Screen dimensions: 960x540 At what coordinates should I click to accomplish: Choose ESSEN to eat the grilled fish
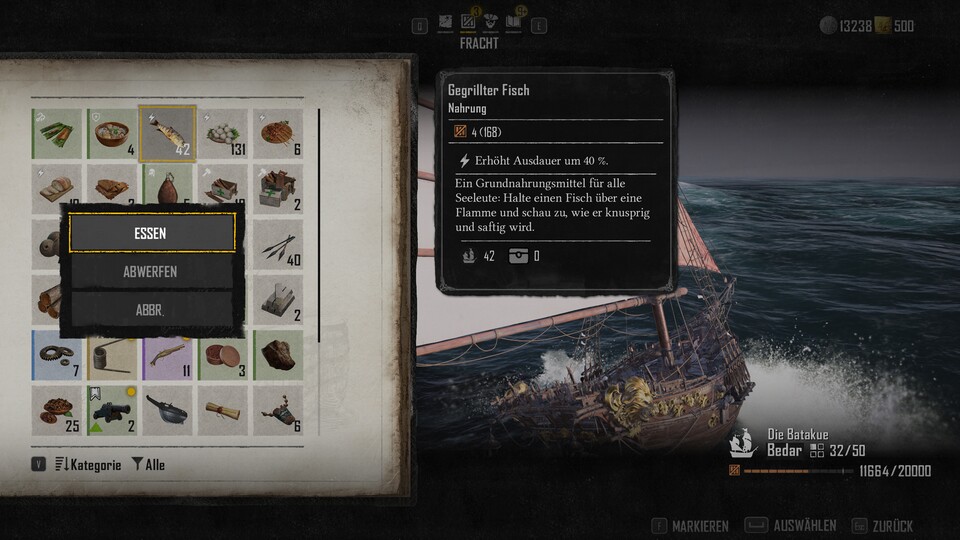click(152, 233)
